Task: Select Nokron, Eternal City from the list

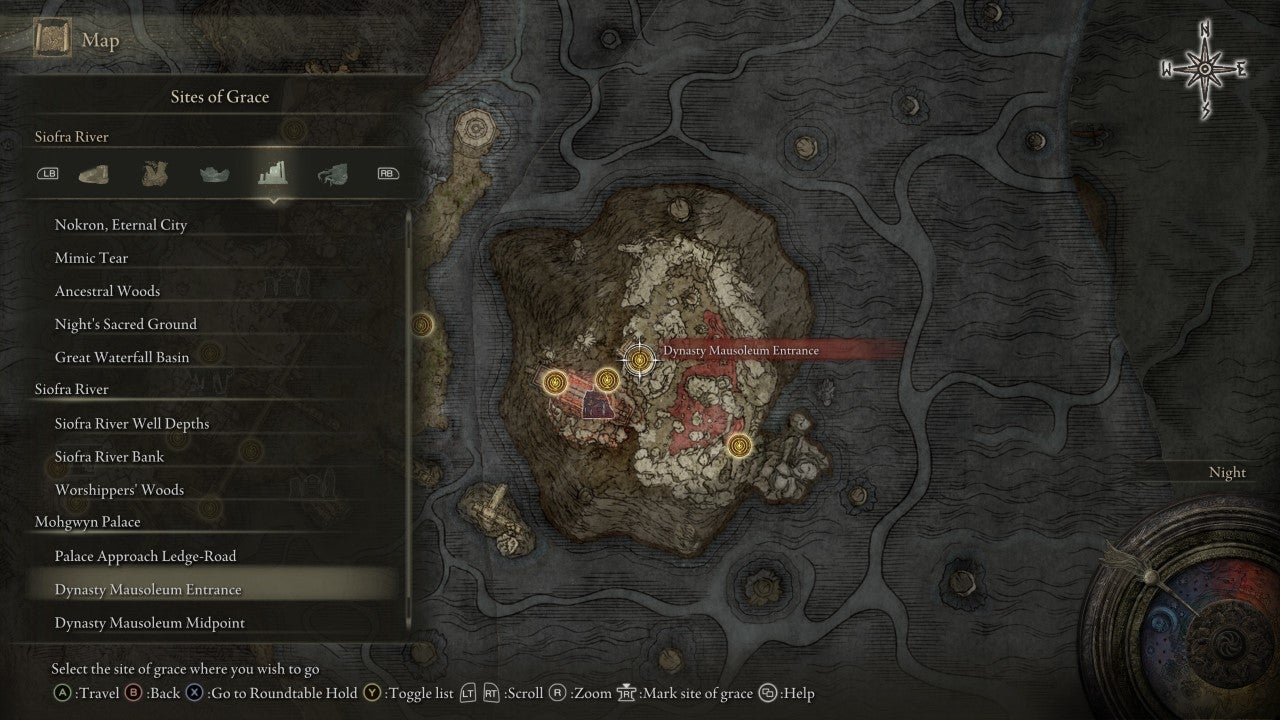Action: 121,225
